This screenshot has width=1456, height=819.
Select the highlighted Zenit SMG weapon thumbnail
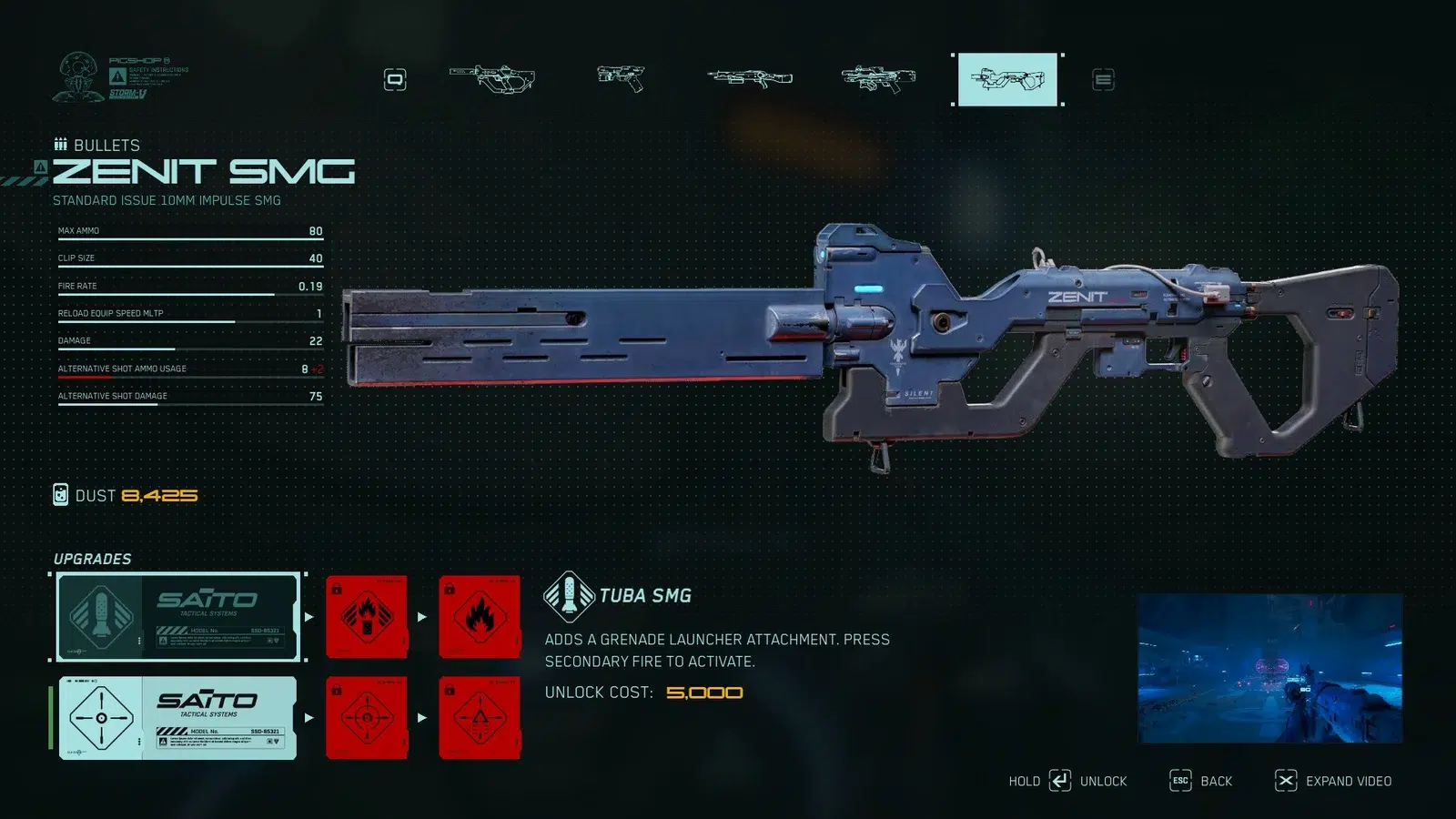pos(1006,79)
